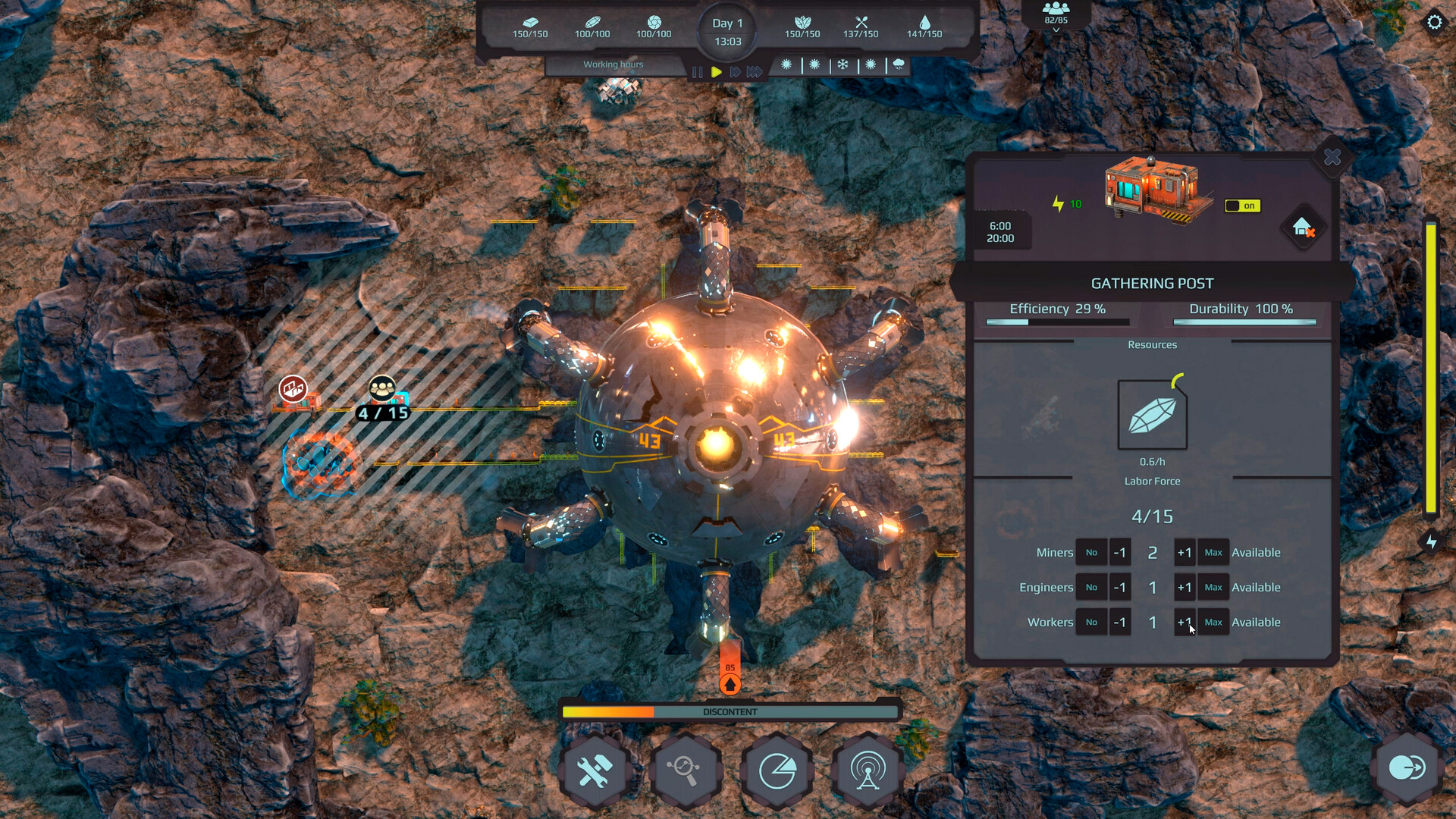Open the resource survey magnifier tool
Viewport: 1456px width, 819px height.
click(686, 770)
